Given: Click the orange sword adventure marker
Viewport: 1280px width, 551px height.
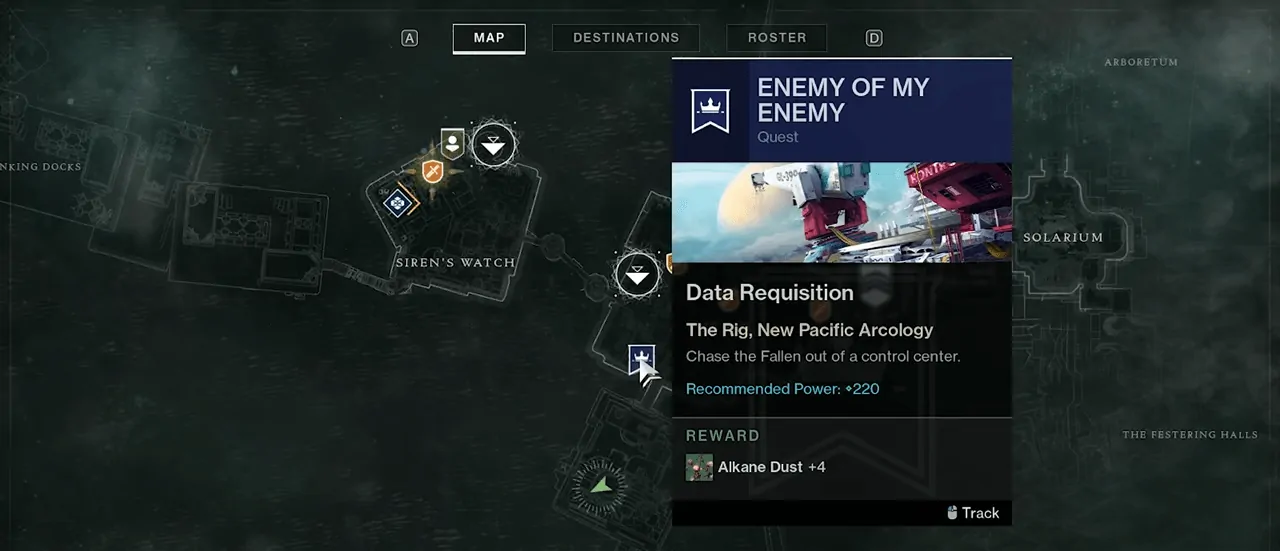Looking at the screenshot, I should pyautogui.click(x=432, y=172).
